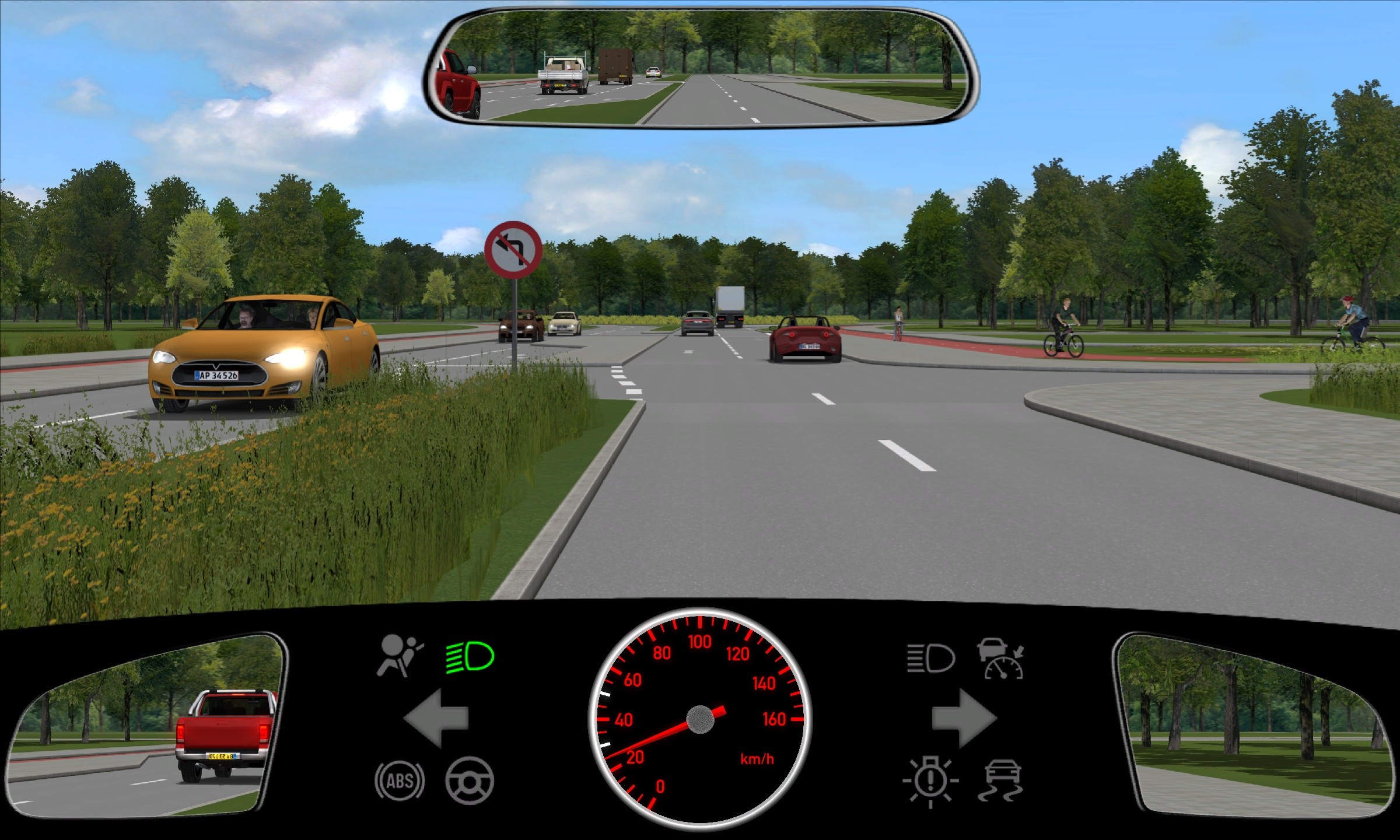Toggle the grey high beam headlight icon
The height and width of the screenshot is (840, 1400).
pos(931,659)
